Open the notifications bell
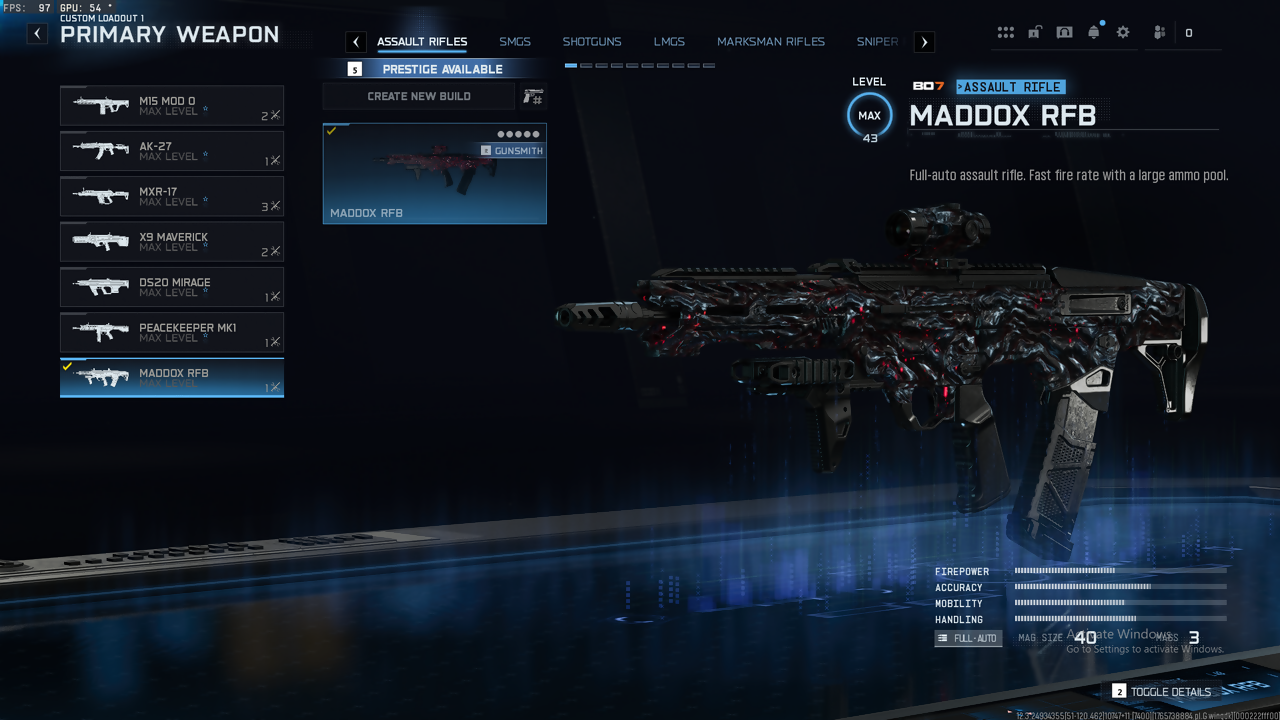 [x=1094, y=32]
